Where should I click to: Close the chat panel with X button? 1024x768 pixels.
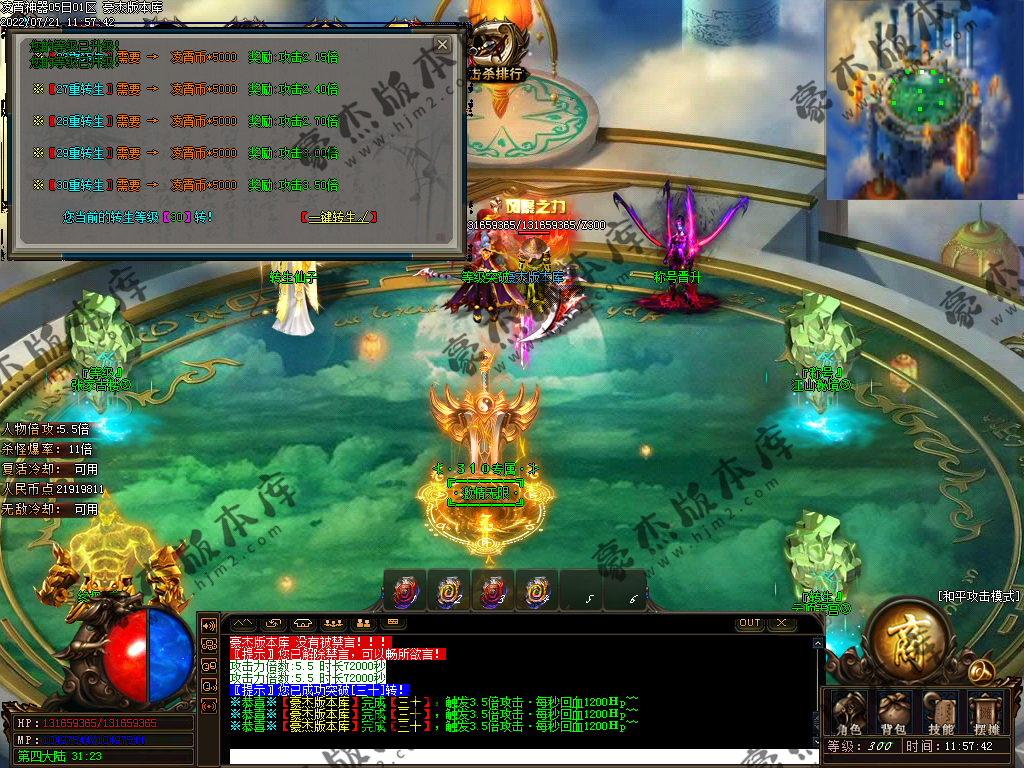(781, 623)
